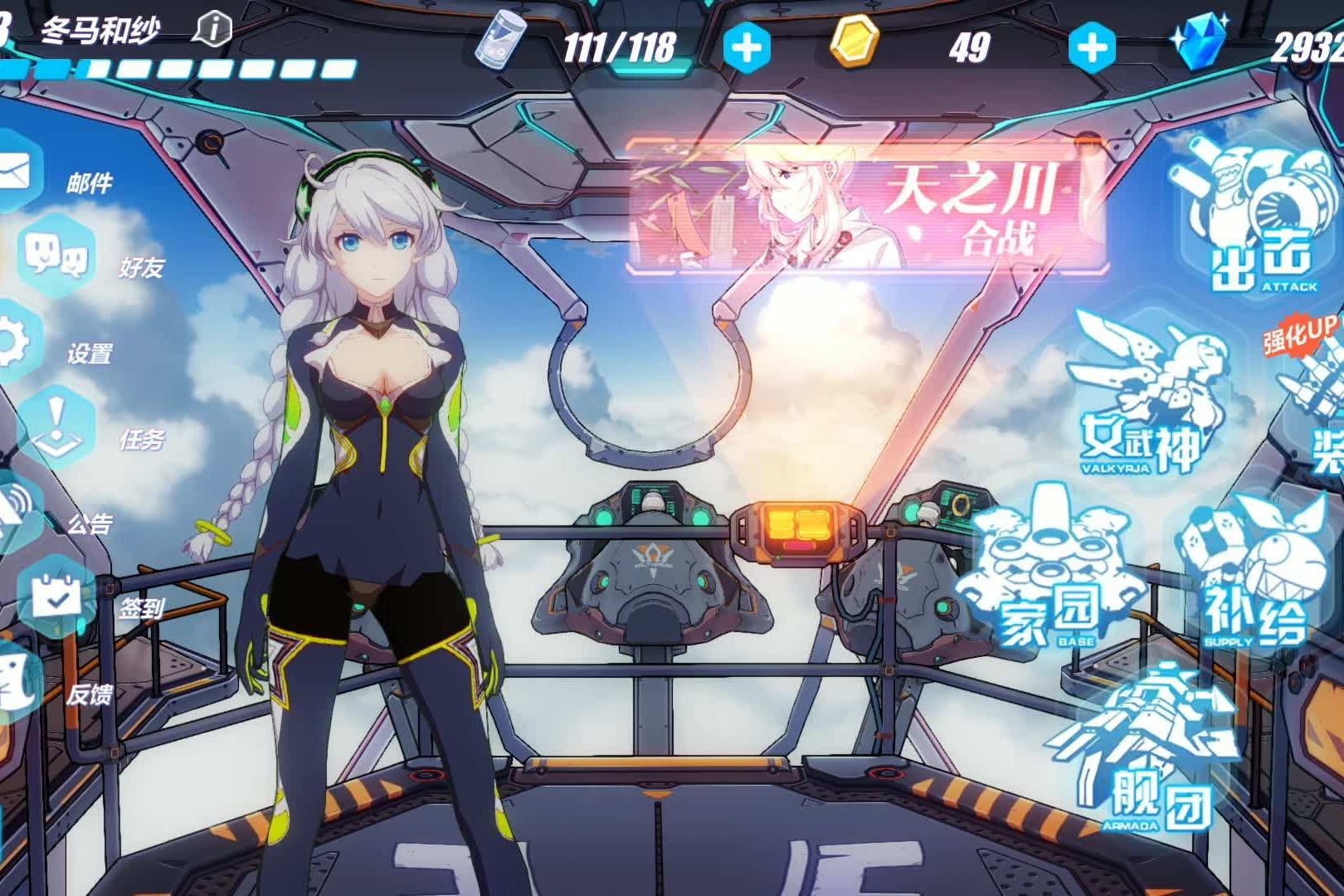Add stamina with the plus button
The width and height of the screenshot is (1344, 896).
746,48
